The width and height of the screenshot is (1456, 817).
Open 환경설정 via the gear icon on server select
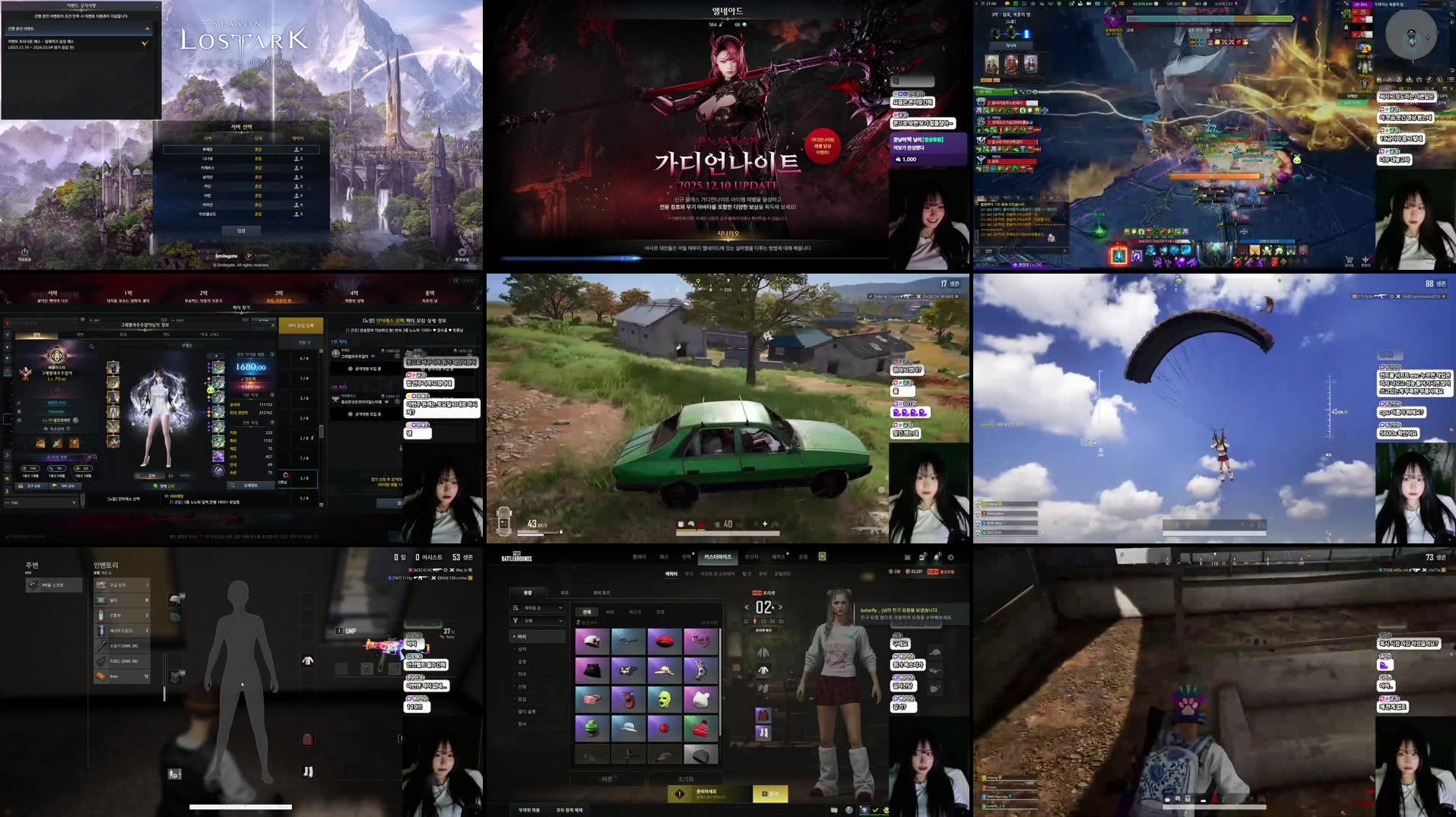(462, 252)
